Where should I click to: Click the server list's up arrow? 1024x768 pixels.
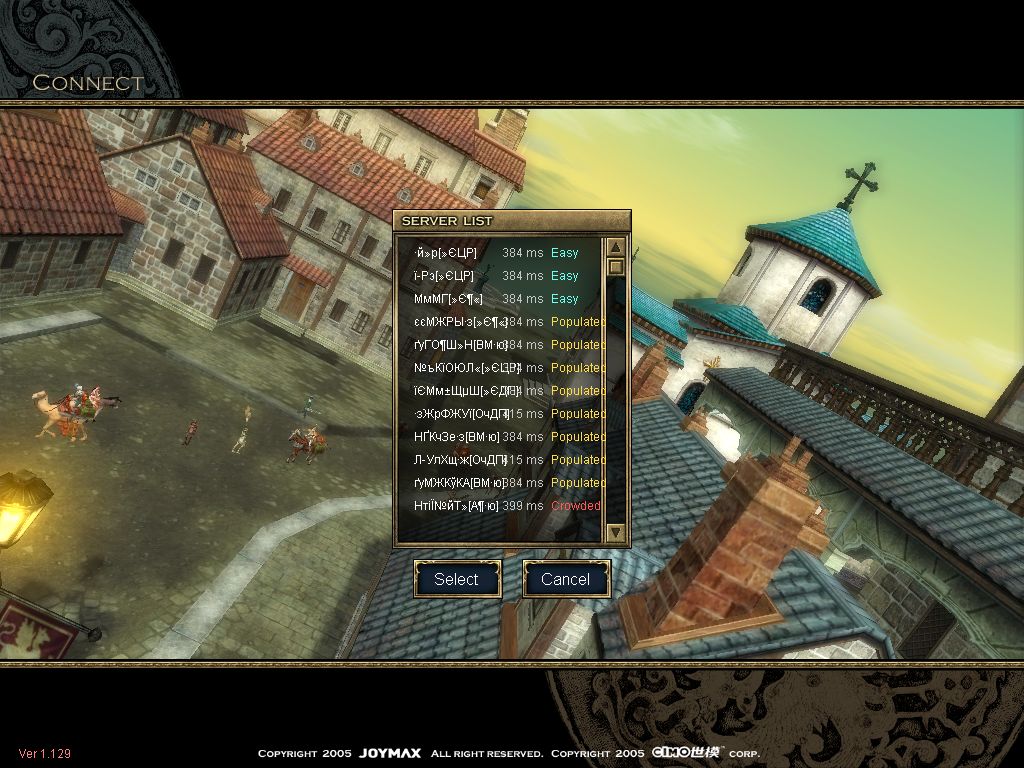click(616, 248)
